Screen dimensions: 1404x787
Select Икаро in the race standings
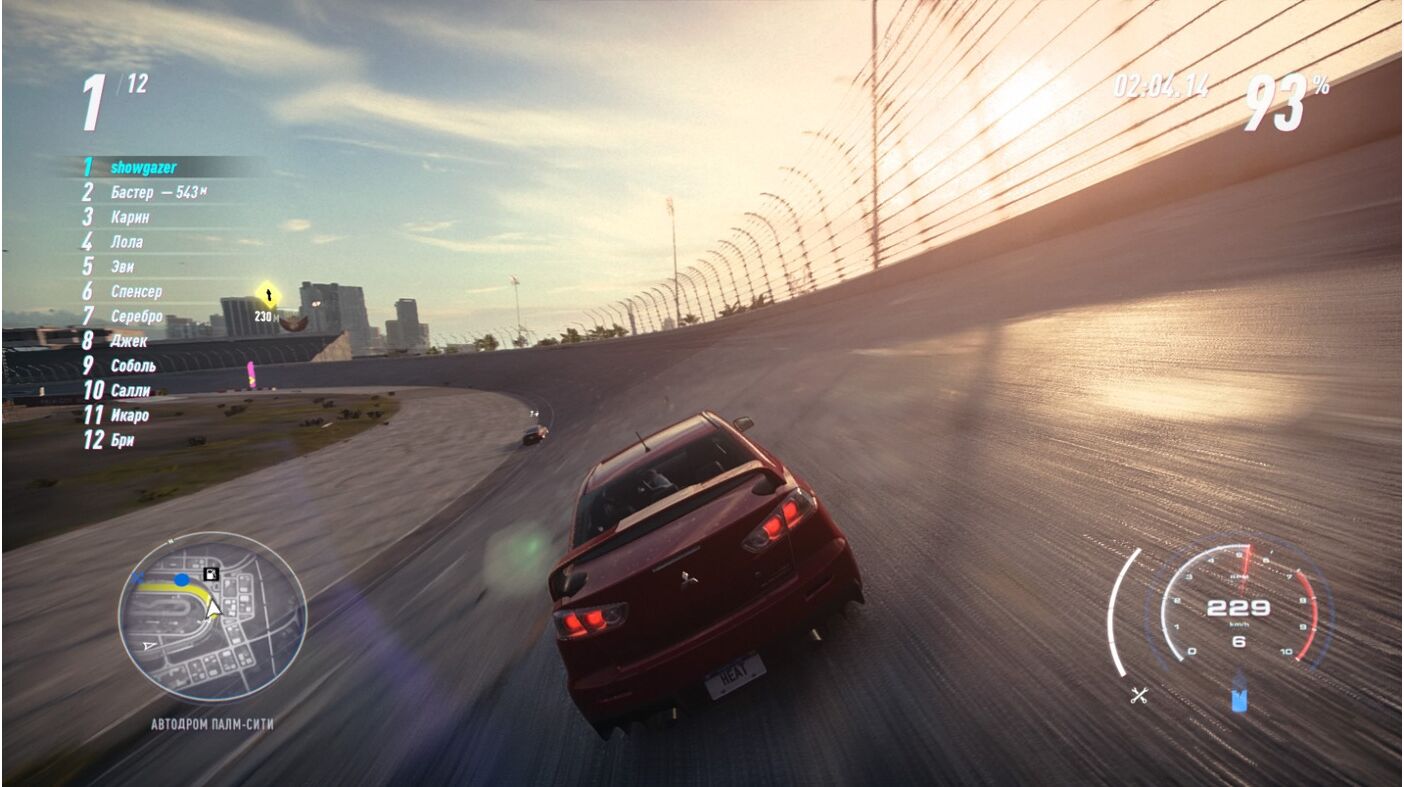coord(129,415)
